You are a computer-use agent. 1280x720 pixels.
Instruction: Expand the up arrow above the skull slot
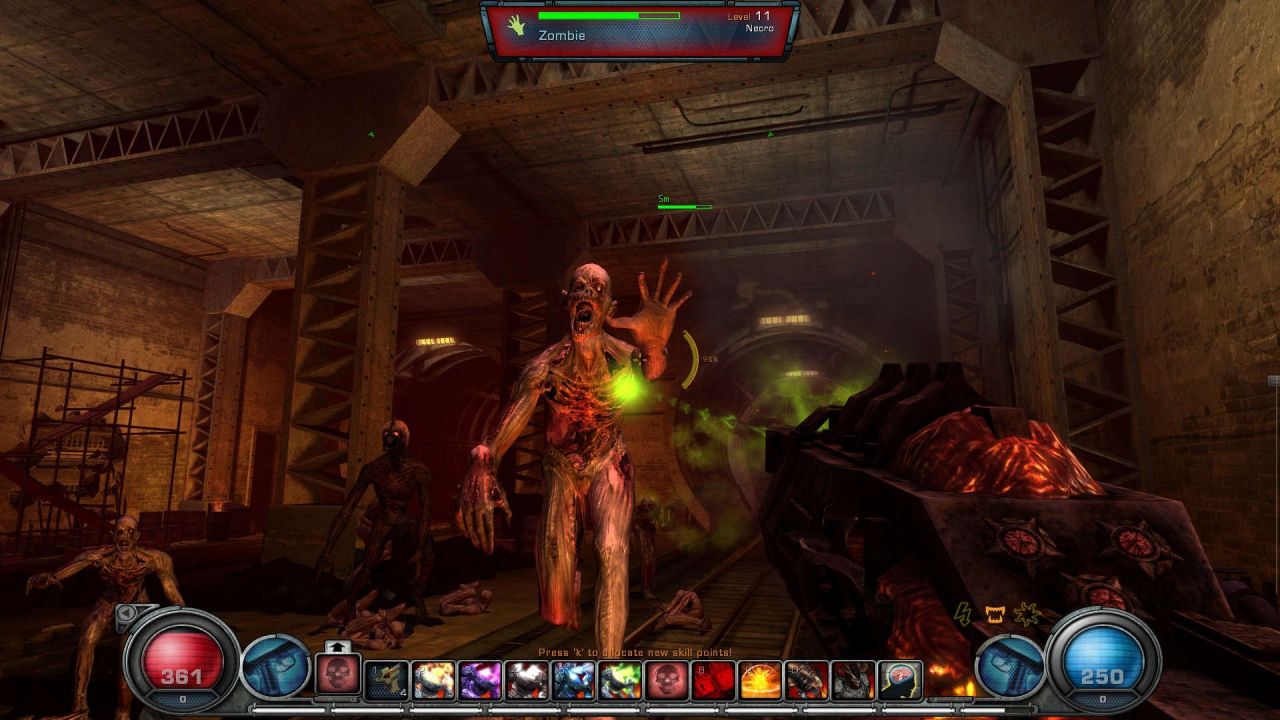pos(337,647)
